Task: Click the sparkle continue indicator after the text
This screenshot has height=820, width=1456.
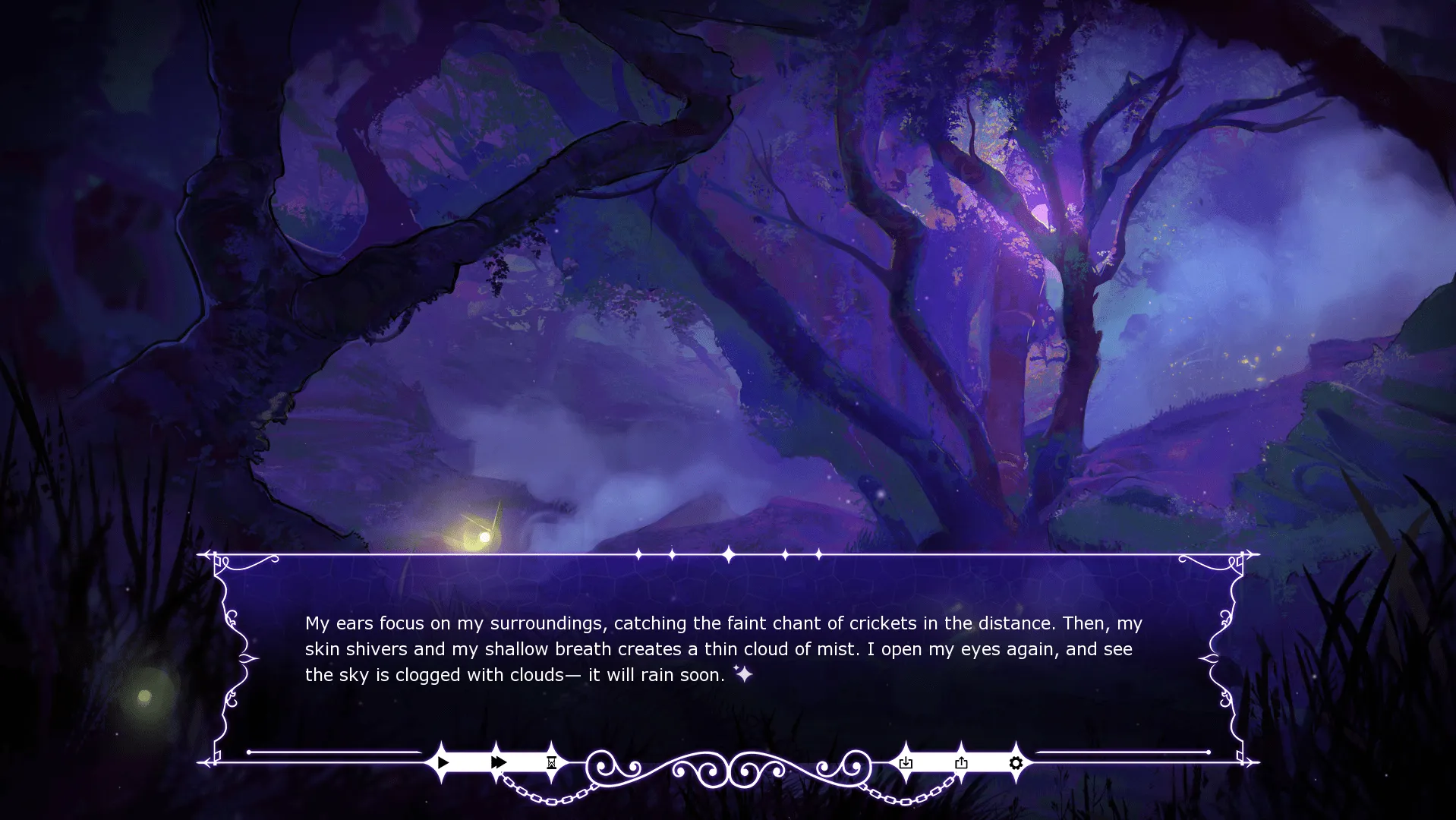Action: (x=742, y=674)
